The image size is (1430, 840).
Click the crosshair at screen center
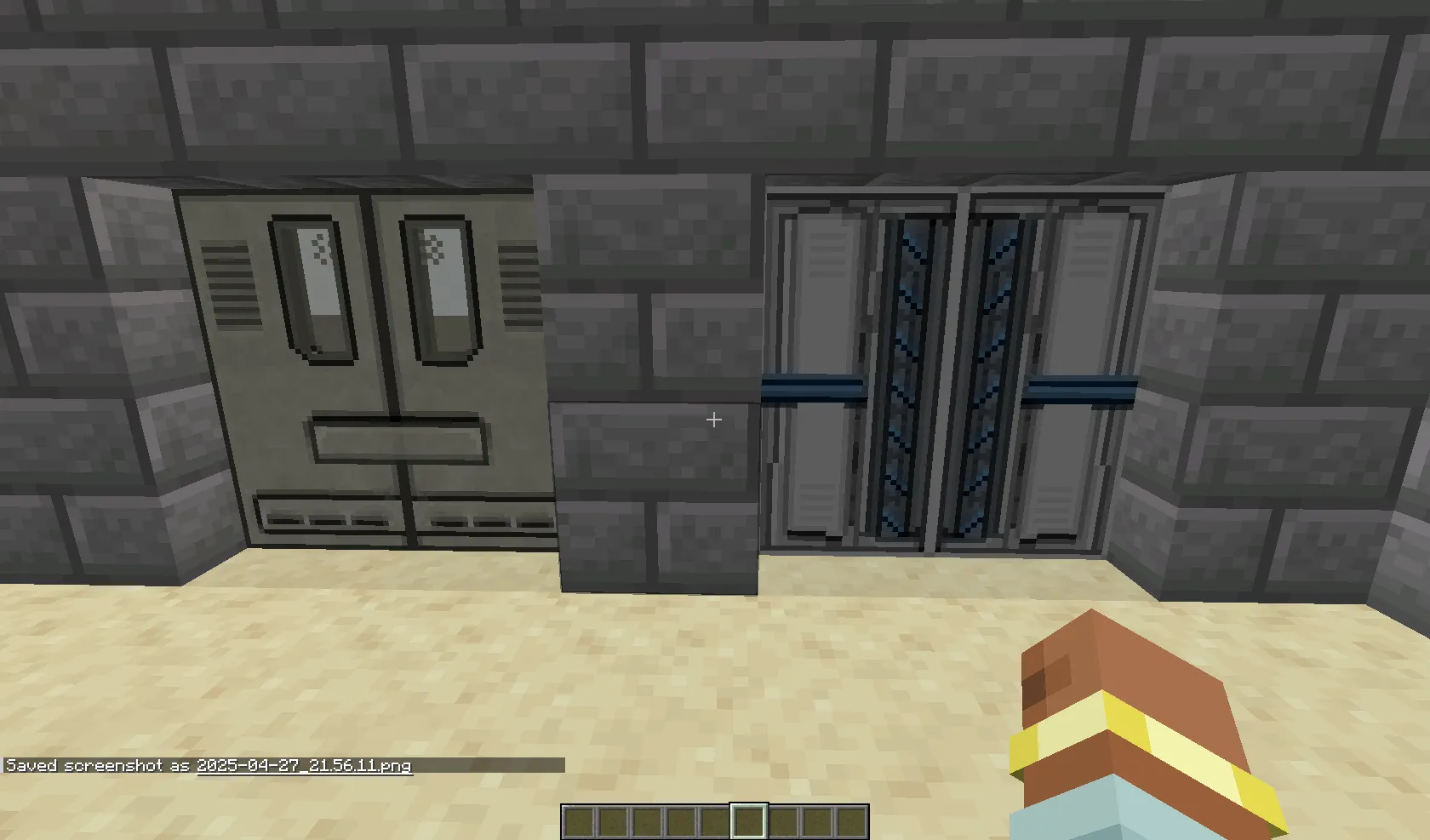pos(713,420)
